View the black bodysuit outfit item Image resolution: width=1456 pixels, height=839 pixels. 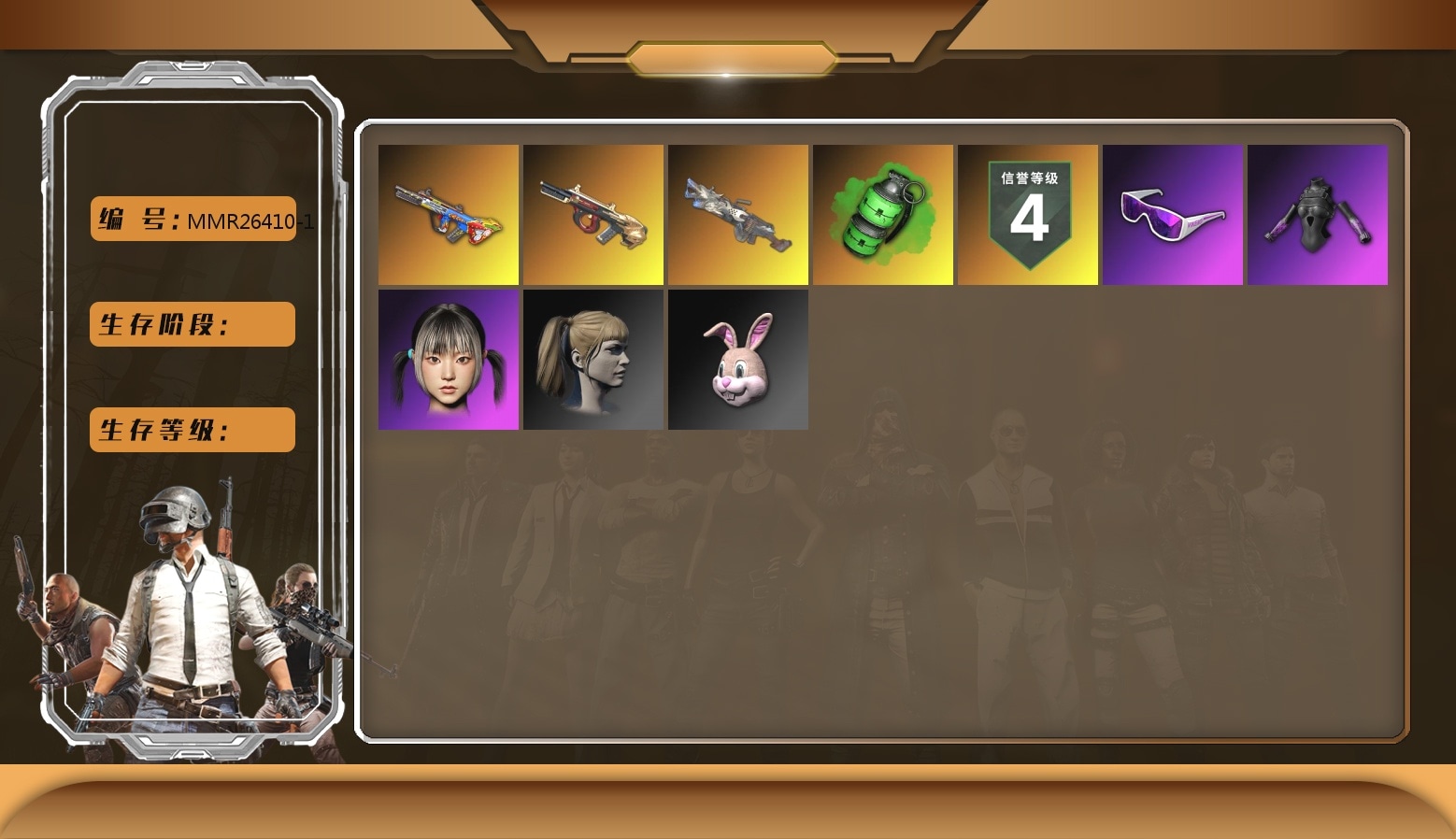pos(1318,214)
